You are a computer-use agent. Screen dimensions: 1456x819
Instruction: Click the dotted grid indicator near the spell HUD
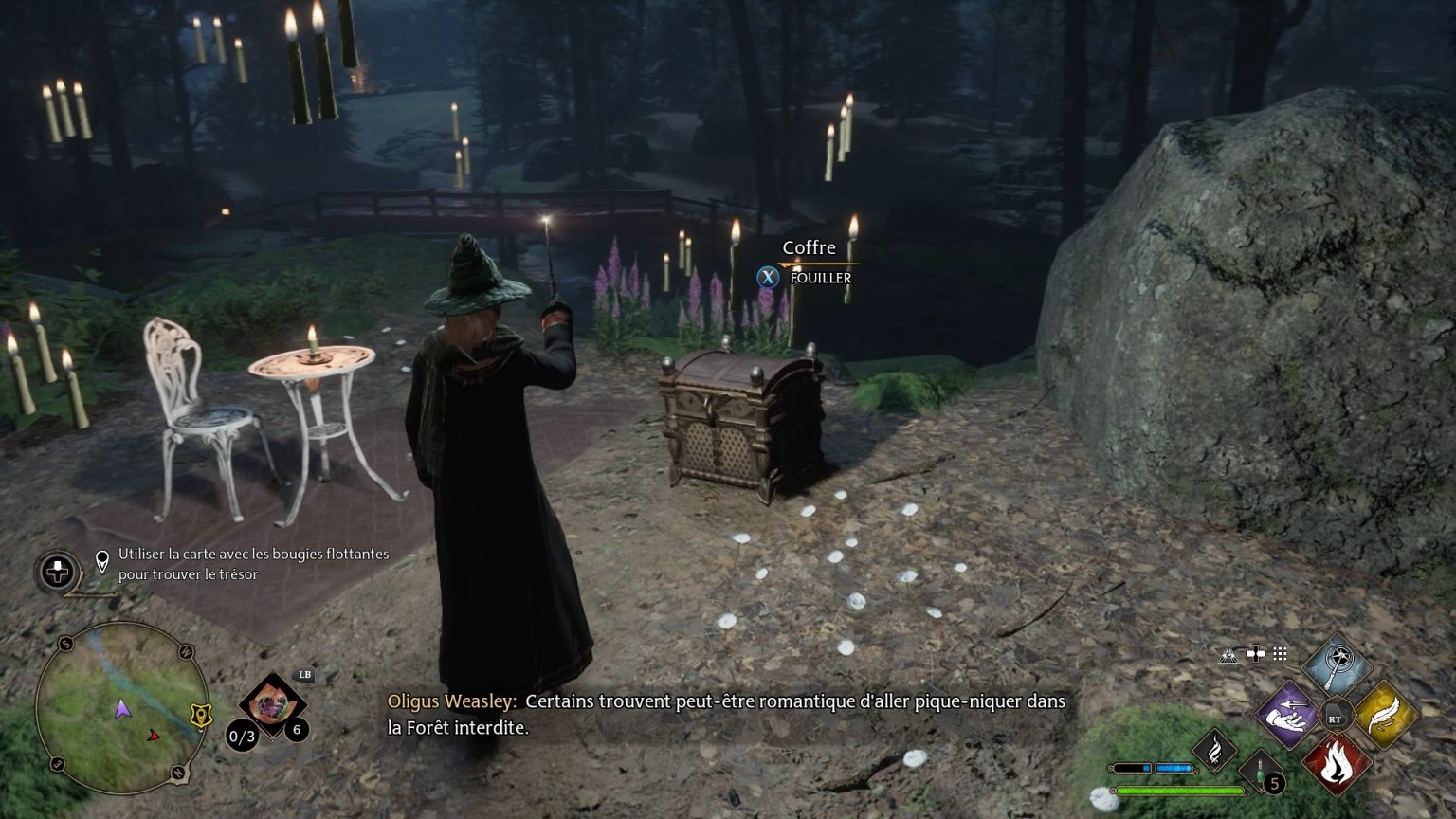click(x=1281, y=654)
